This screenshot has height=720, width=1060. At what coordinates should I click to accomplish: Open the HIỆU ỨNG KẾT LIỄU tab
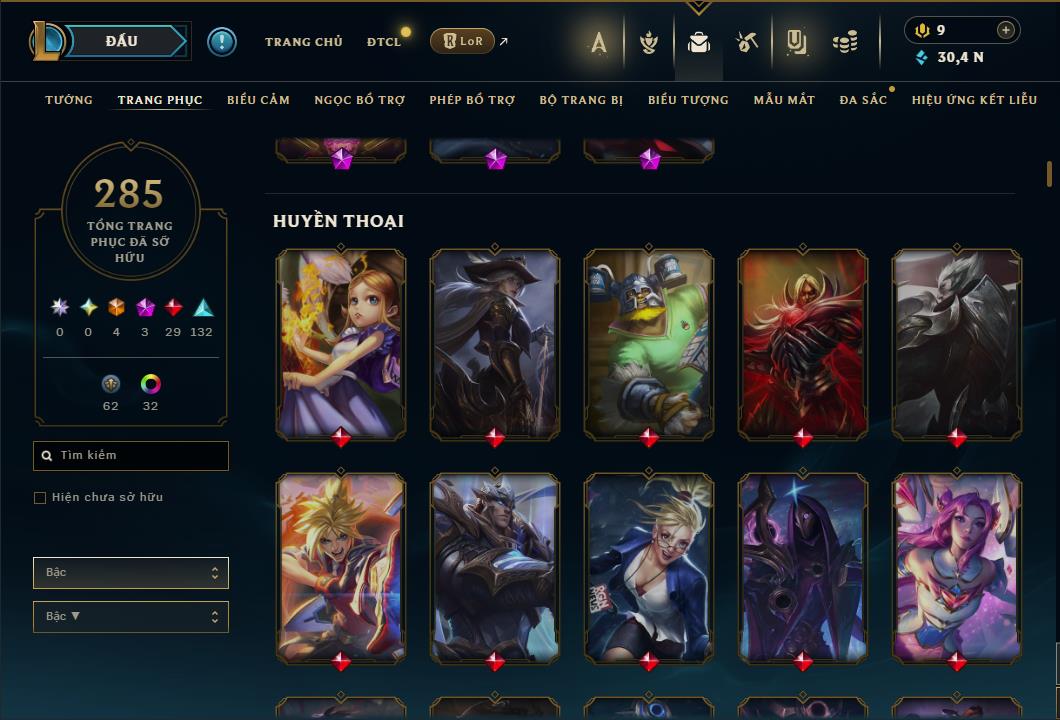click(974, 100)
